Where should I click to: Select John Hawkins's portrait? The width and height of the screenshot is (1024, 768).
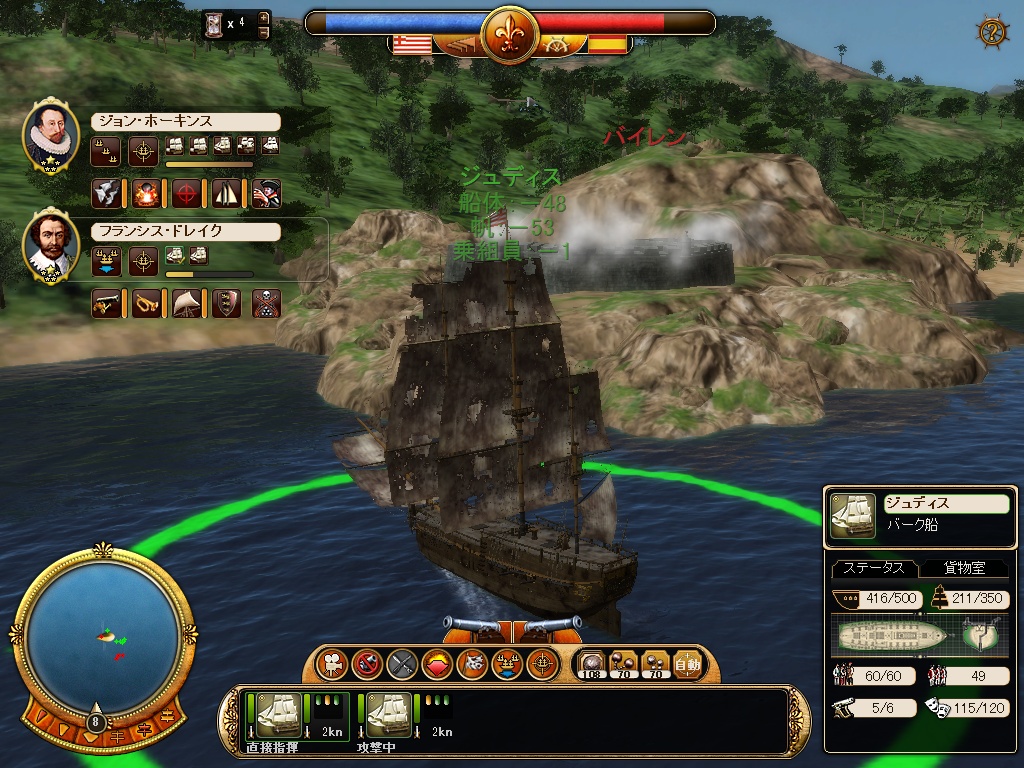click(x=50, y=135)
